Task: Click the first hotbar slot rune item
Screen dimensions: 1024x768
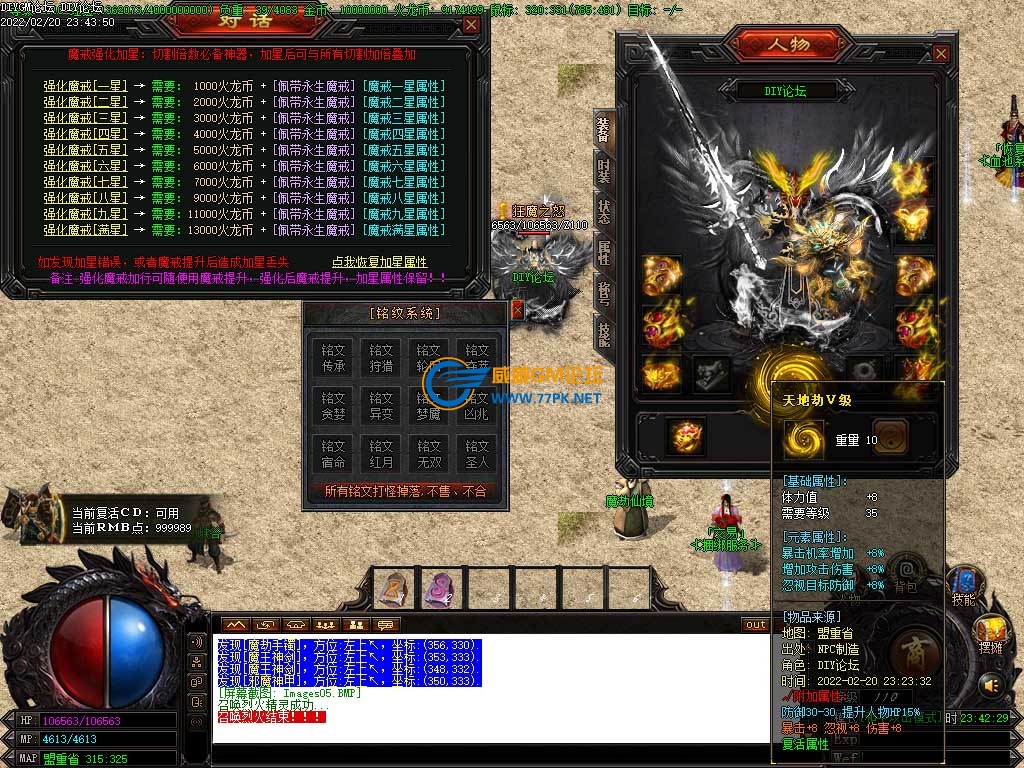Action: pyautogui.click(x=395, y=588)
